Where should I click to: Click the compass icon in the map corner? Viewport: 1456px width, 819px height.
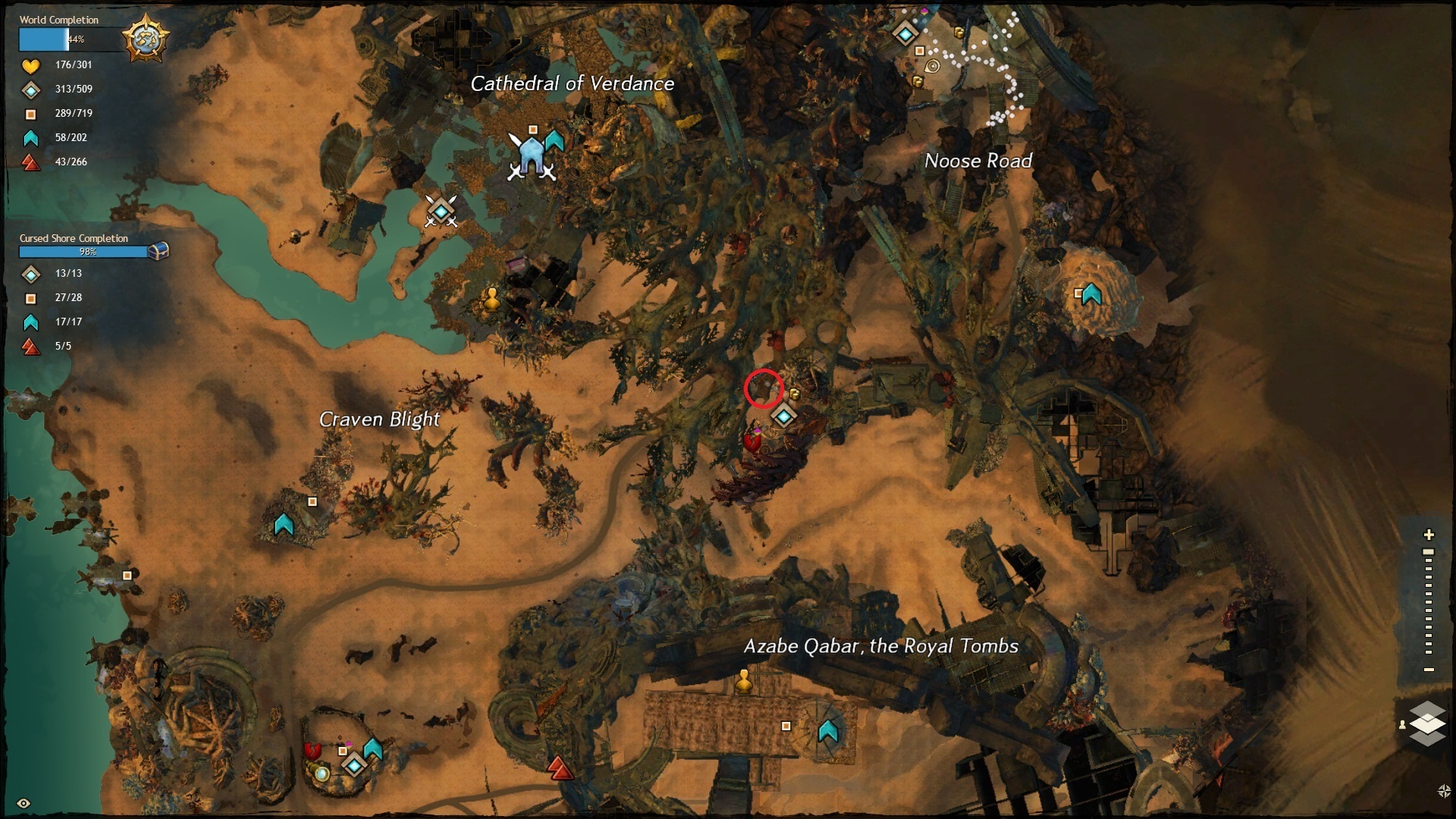tap(1443, 791)
